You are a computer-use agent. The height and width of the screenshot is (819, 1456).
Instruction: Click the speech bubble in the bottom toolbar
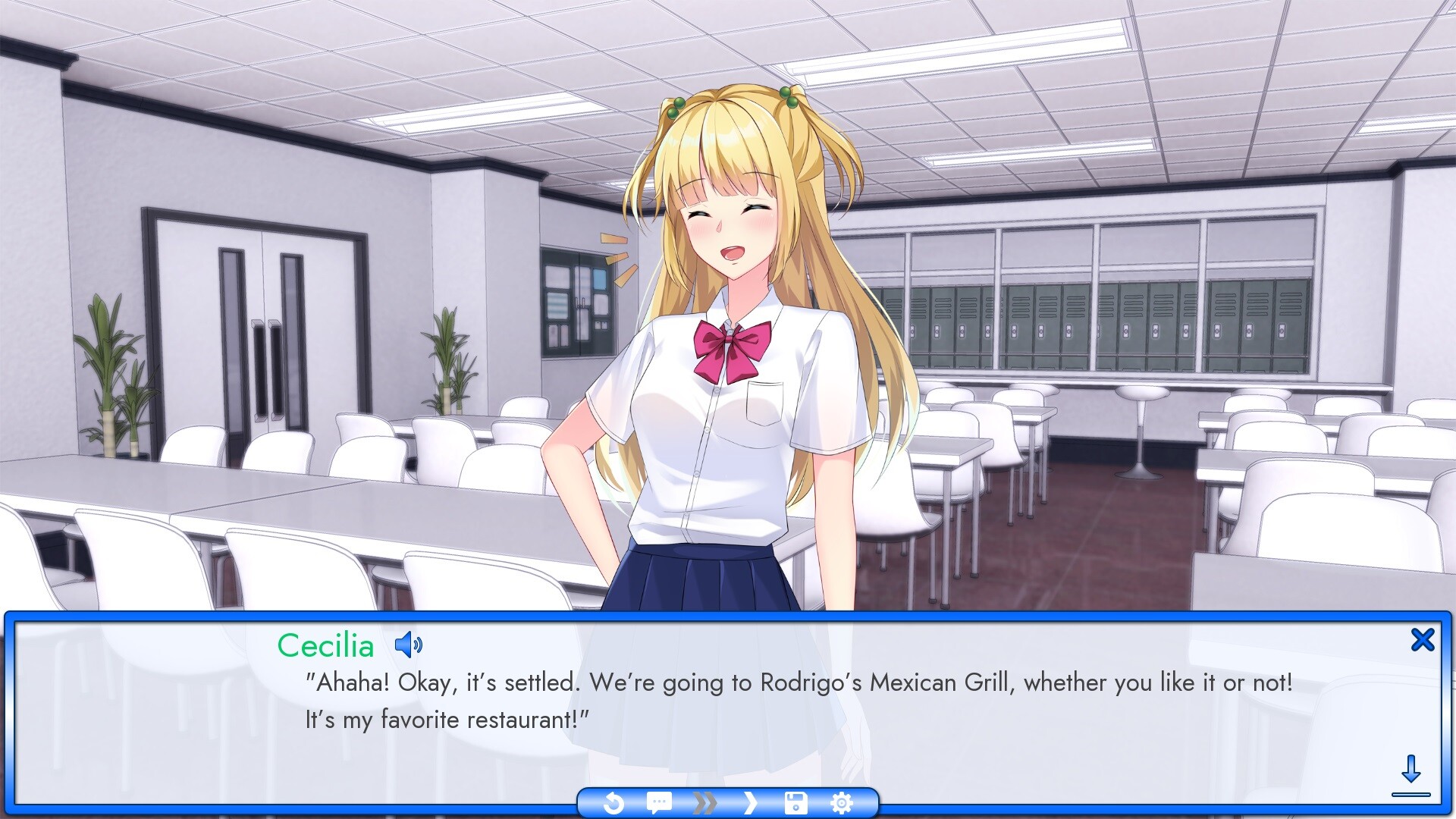658,802
